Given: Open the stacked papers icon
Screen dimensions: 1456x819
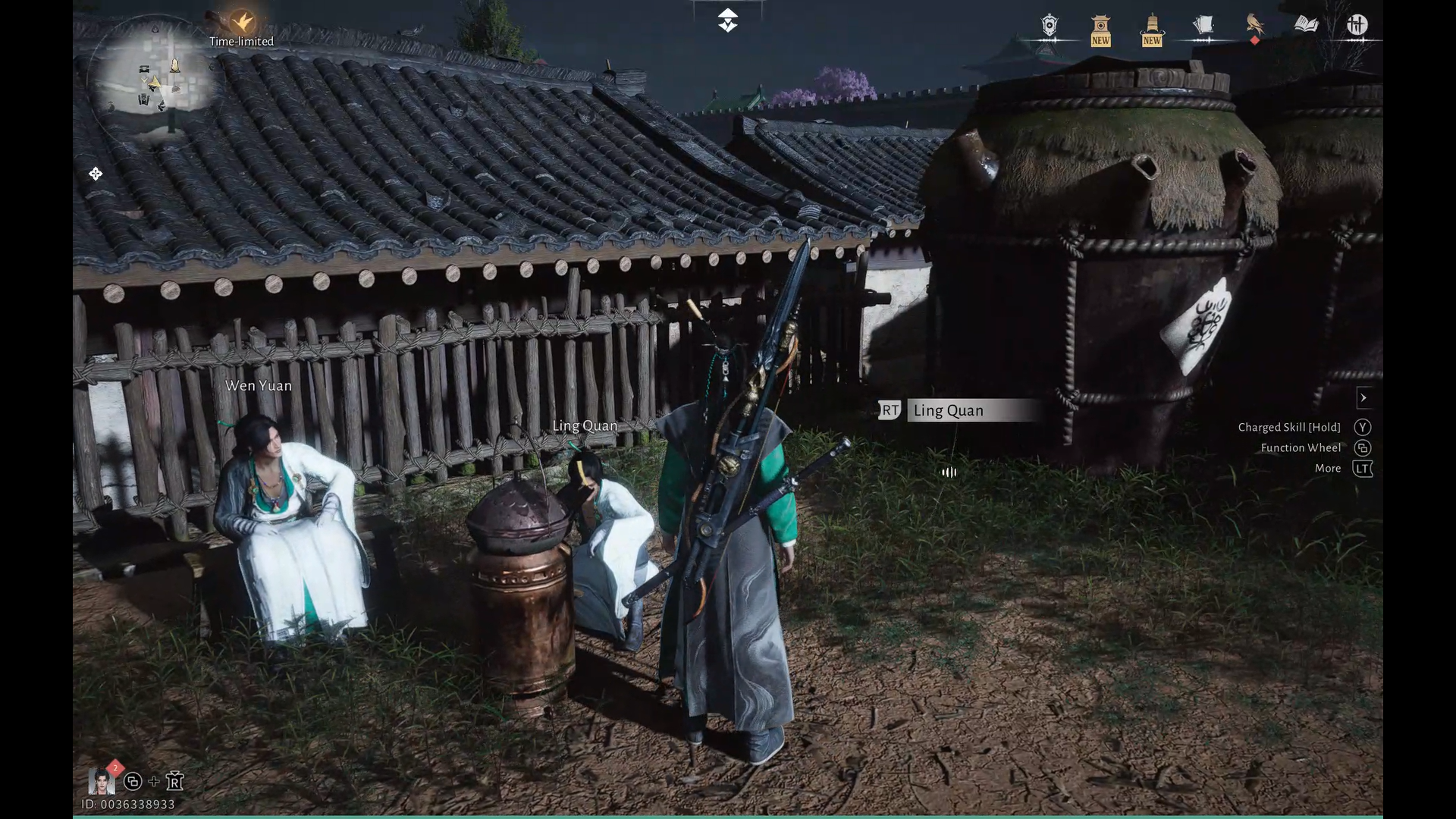Looking at the screenshot, I should tap(1203, 26).
